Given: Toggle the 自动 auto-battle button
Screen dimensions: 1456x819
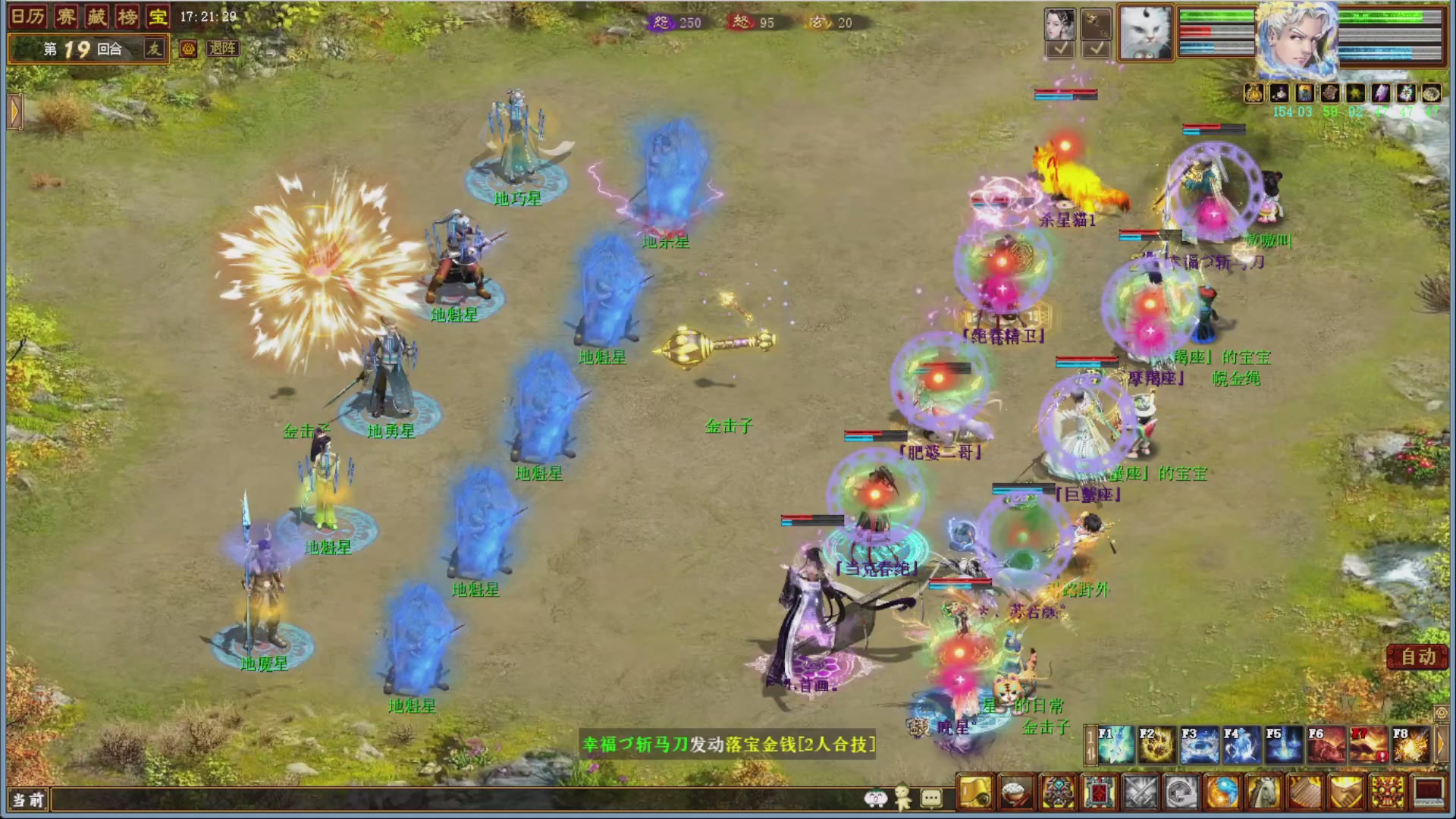Looking at the screenshot, I should point(1417,657).
